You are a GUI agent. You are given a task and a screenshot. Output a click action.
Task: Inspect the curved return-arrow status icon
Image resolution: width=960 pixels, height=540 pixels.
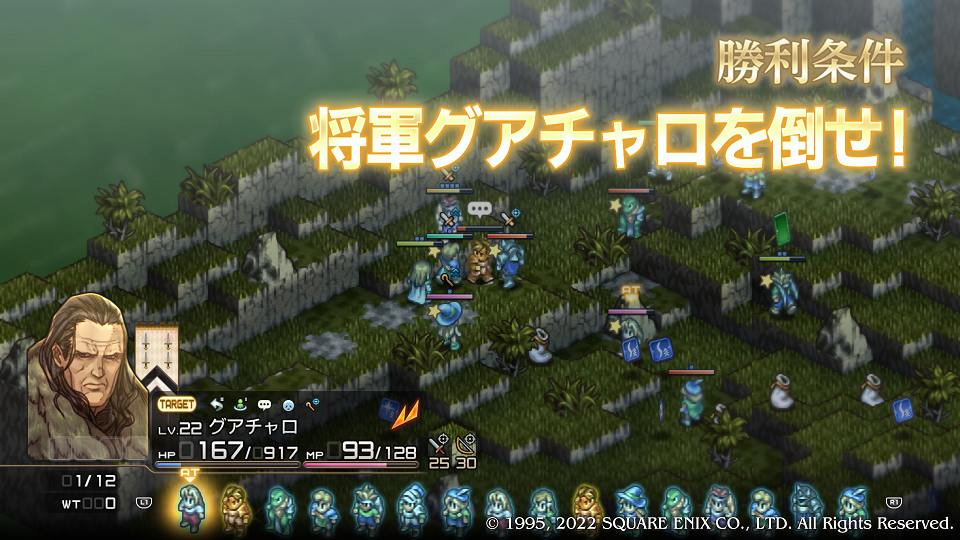click(217, 404)
